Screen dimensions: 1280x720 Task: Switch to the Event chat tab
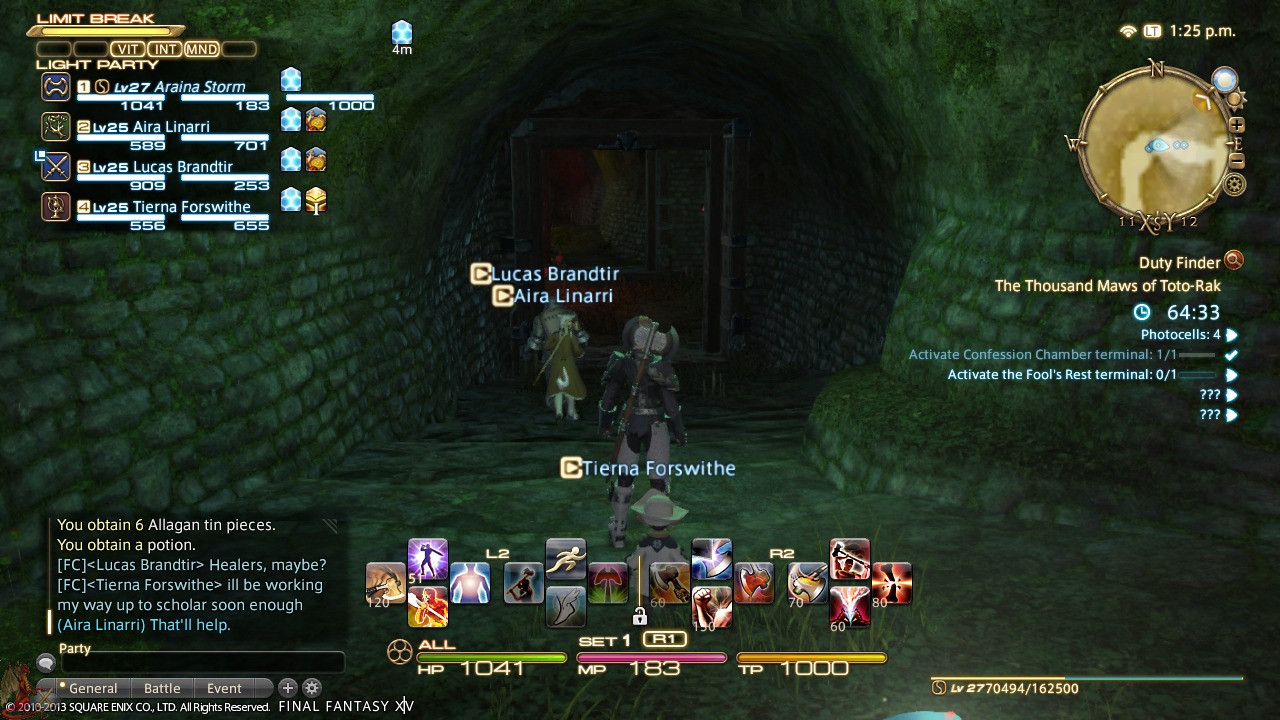(x=224, y=688)
